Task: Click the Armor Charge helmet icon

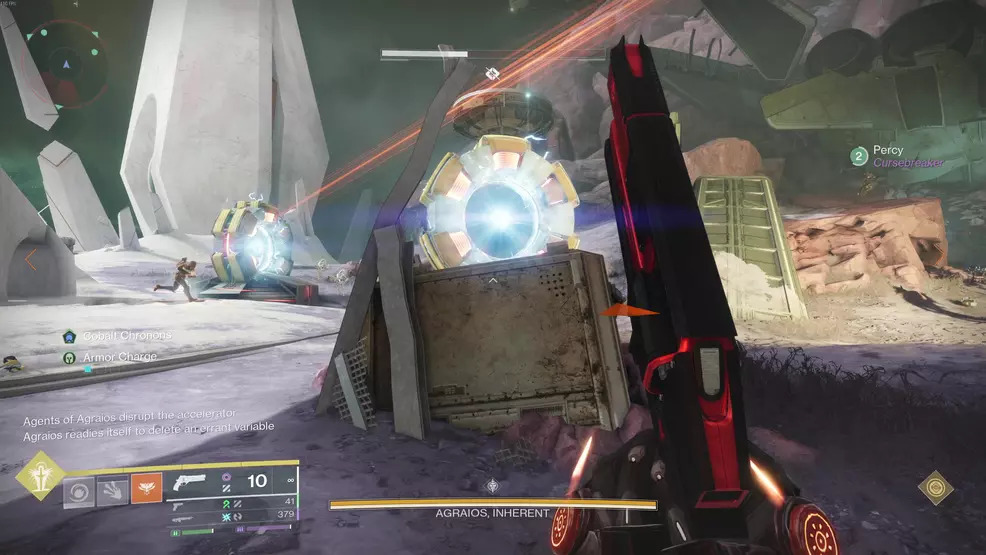Action: click(x=69, y=357)
